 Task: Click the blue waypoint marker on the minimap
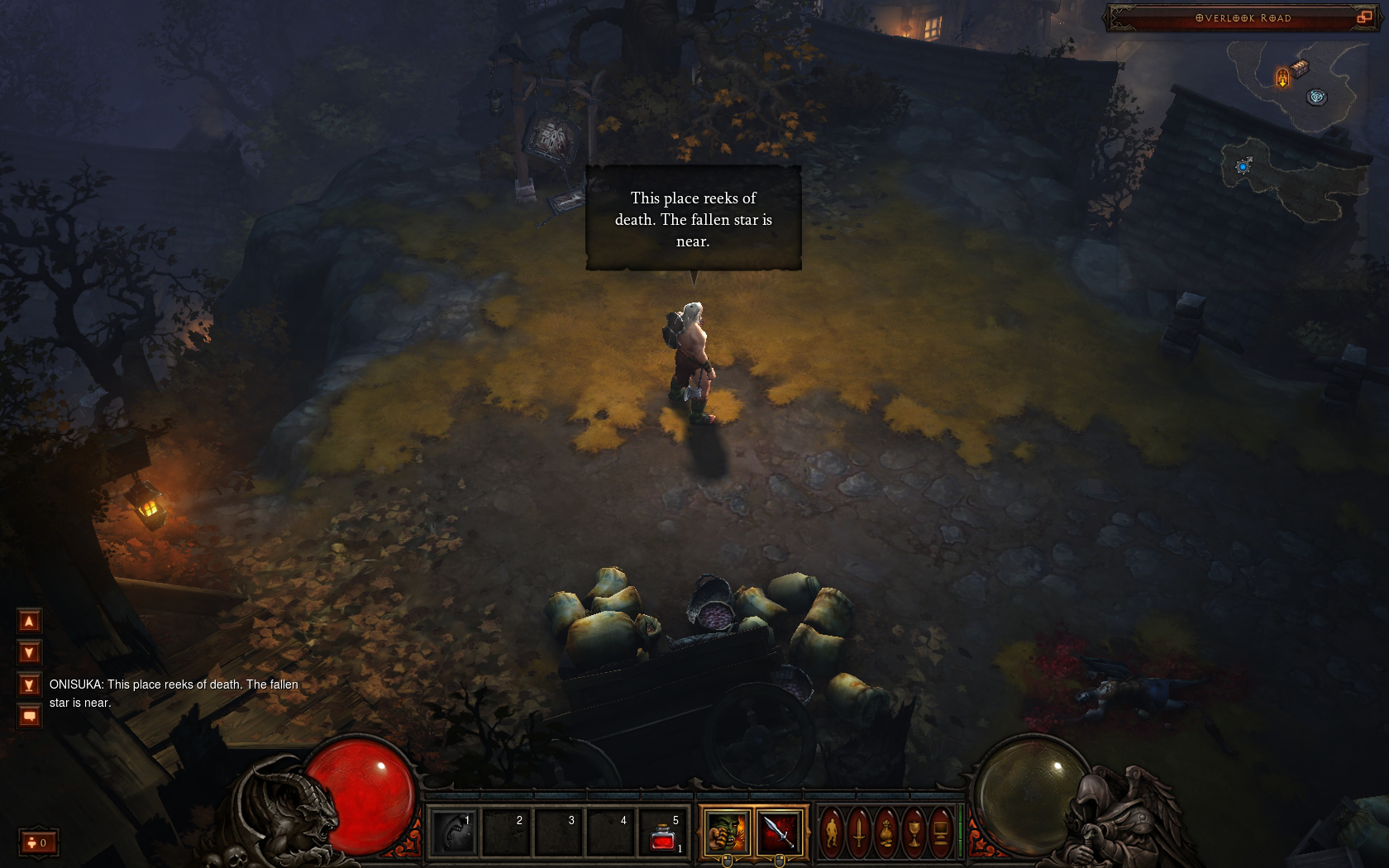pyautogui.click(x=1316, y=97)
